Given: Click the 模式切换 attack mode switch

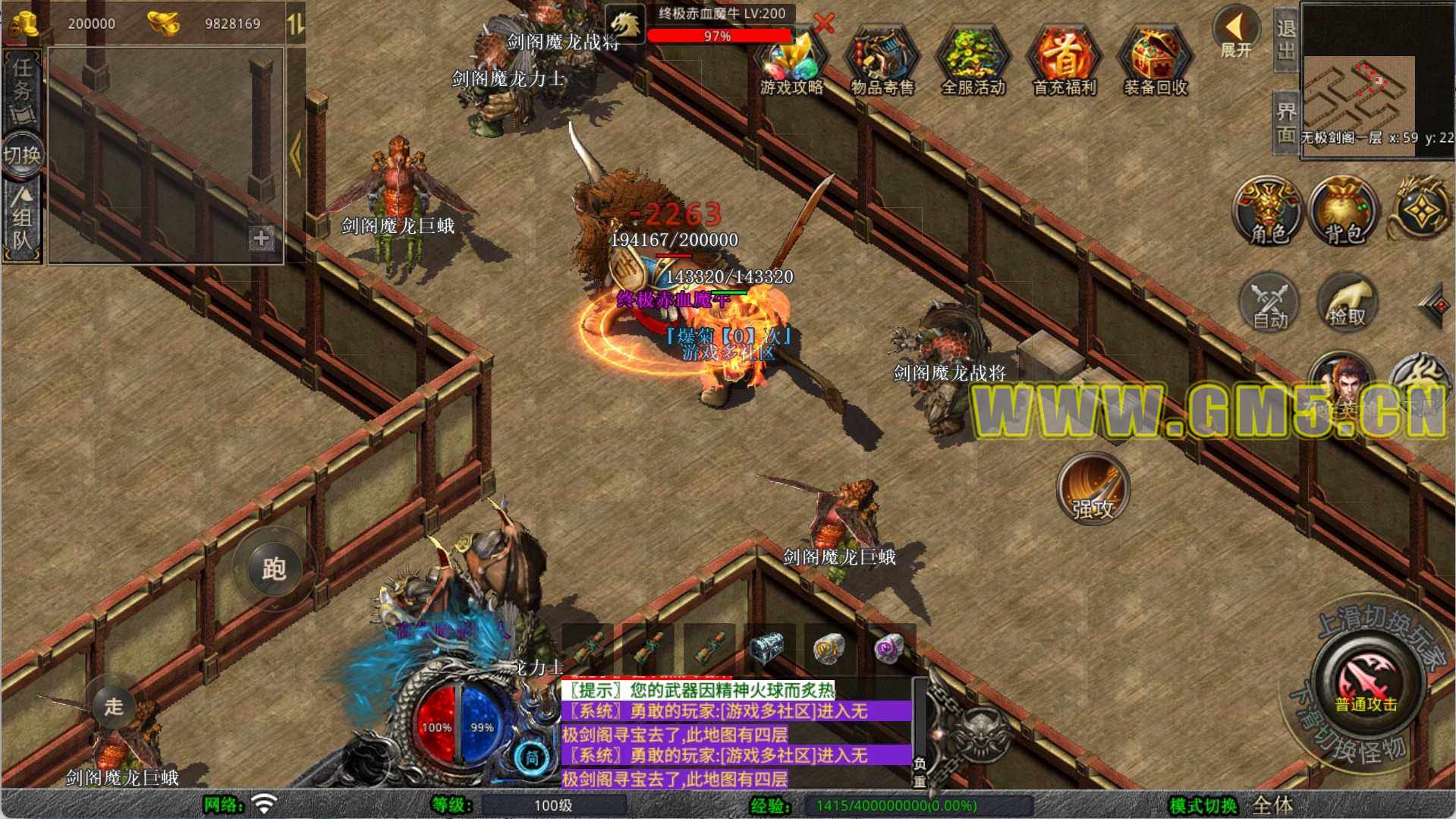Looking at the screenshot, I should click(1203, 805).
